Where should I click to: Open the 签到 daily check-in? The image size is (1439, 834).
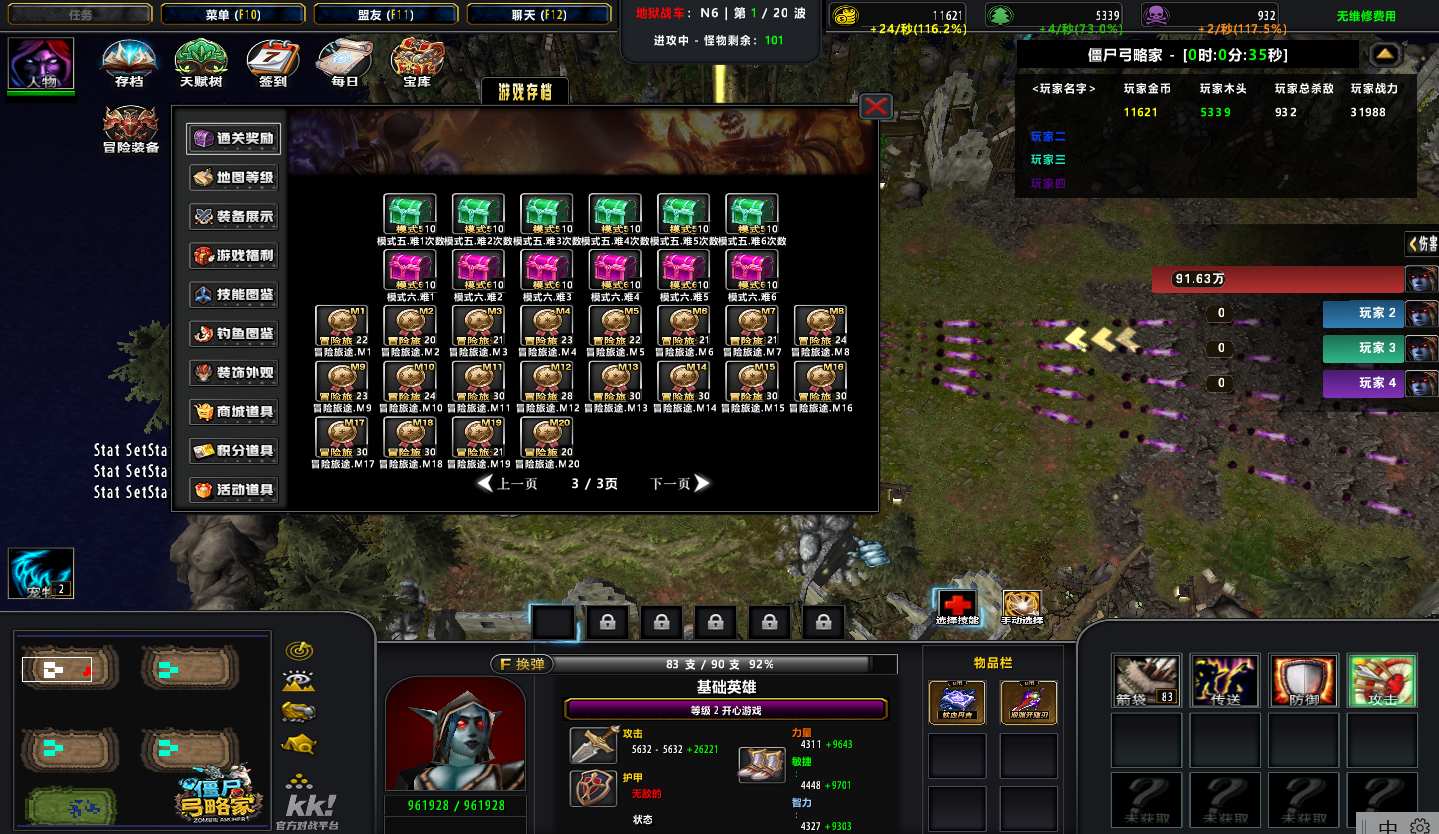tap(272, 62)
